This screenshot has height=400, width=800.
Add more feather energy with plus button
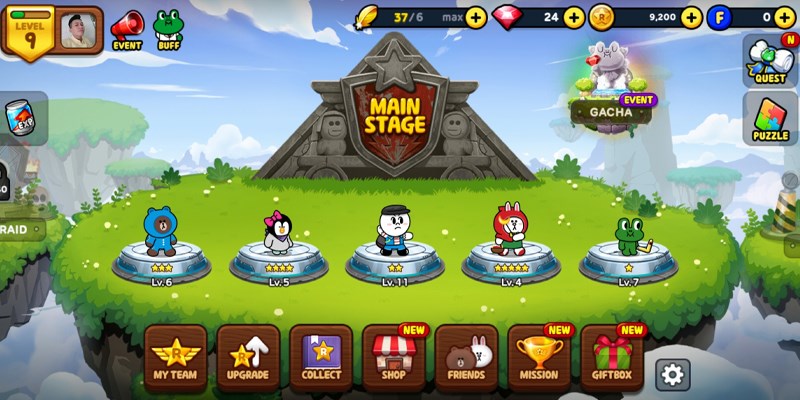[476, 17]
